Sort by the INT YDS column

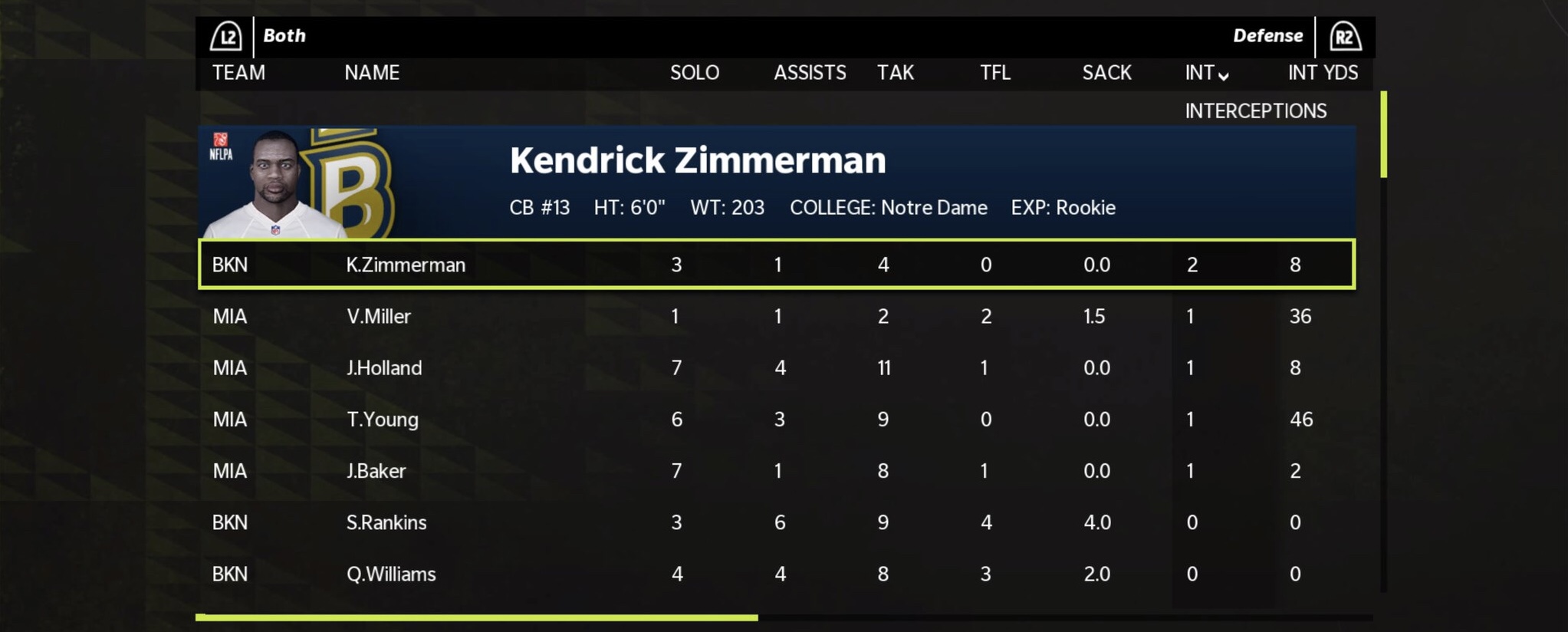(1322, 73)
